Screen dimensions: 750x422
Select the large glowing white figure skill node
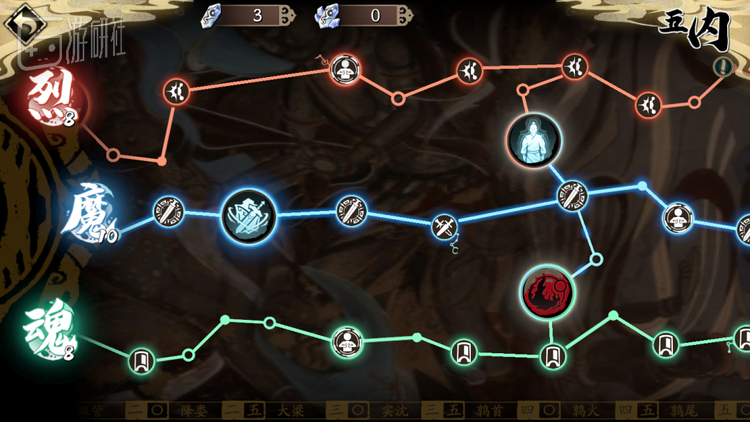534,140
